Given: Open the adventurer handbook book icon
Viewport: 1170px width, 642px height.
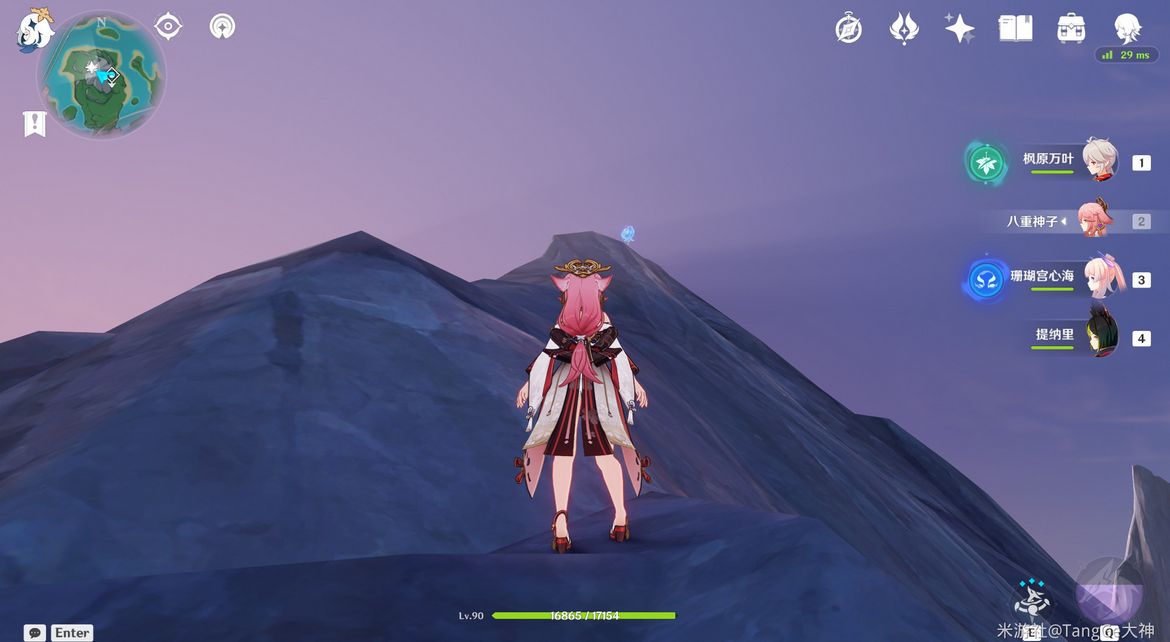Looking at the screenshot, I should (1015, 28).
